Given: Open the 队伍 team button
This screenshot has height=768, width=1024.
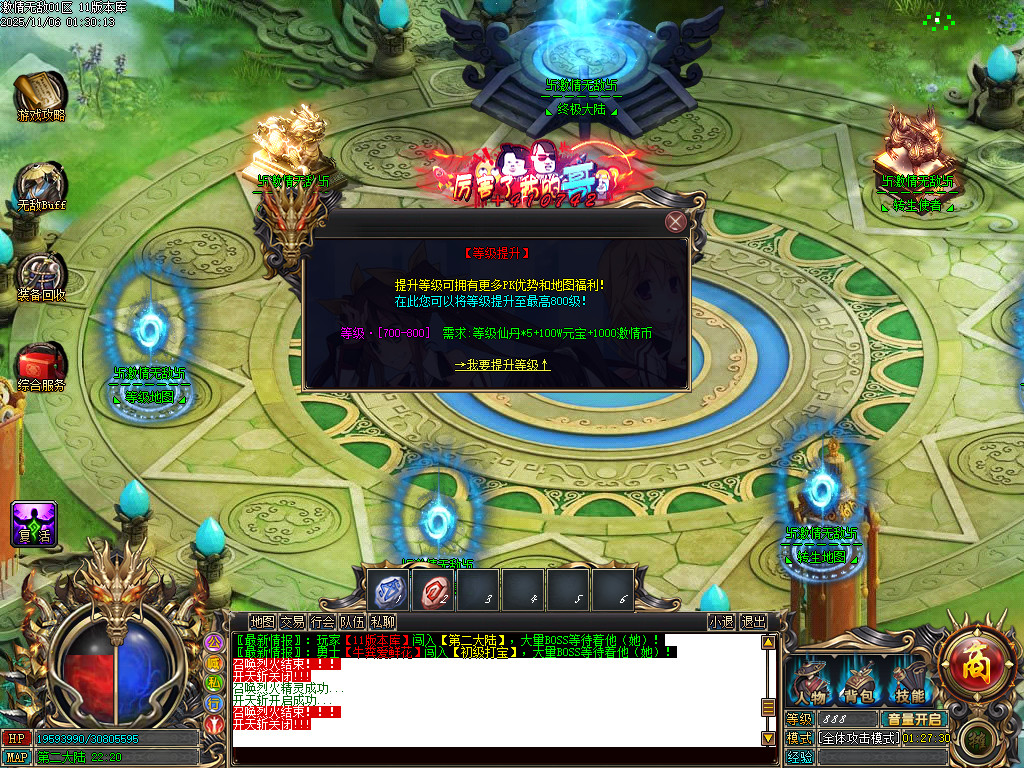Looking at the screenshot, I should 352,622.
